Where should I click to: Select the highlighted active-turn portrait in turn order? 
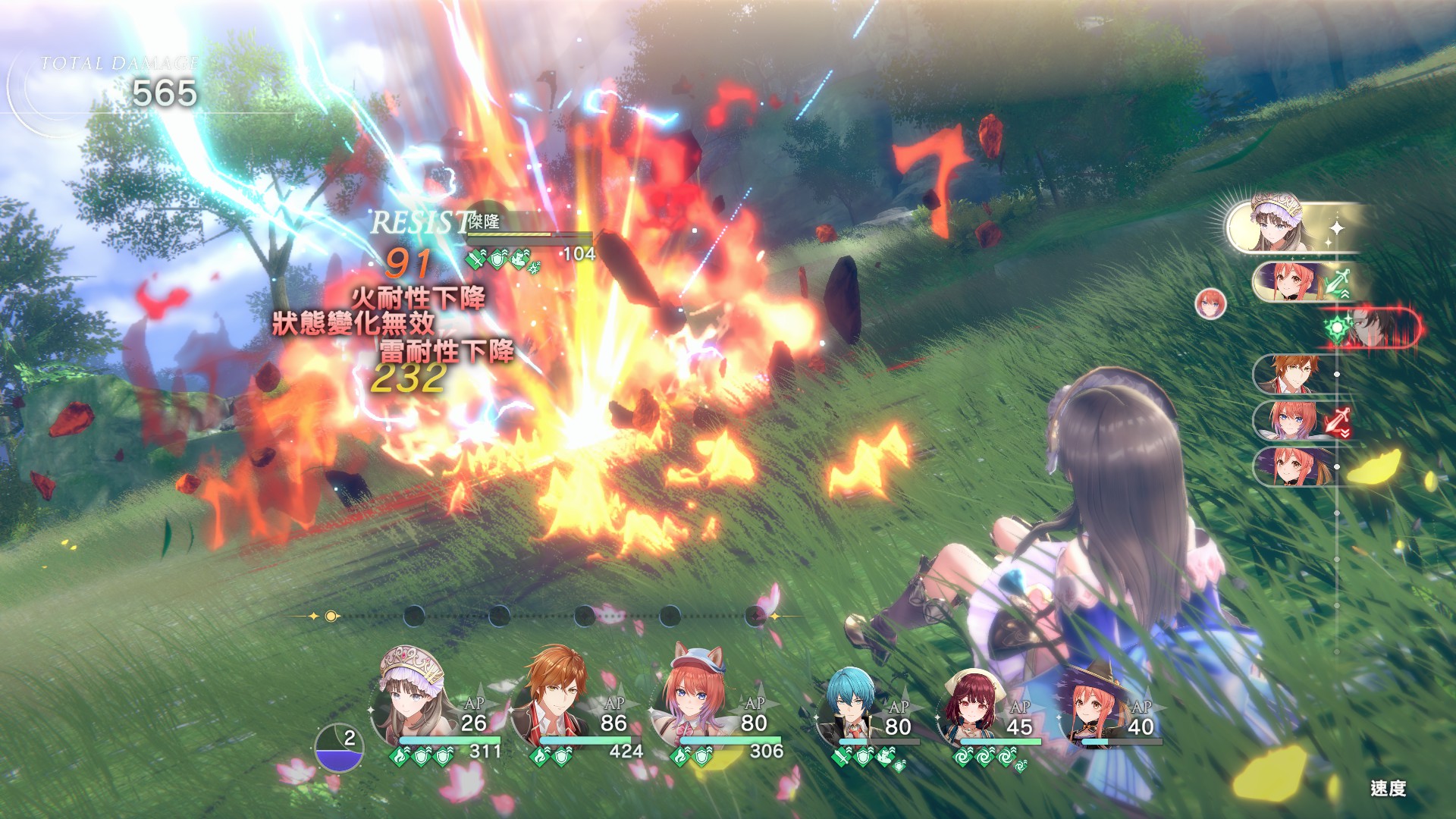pos(1280,226)
